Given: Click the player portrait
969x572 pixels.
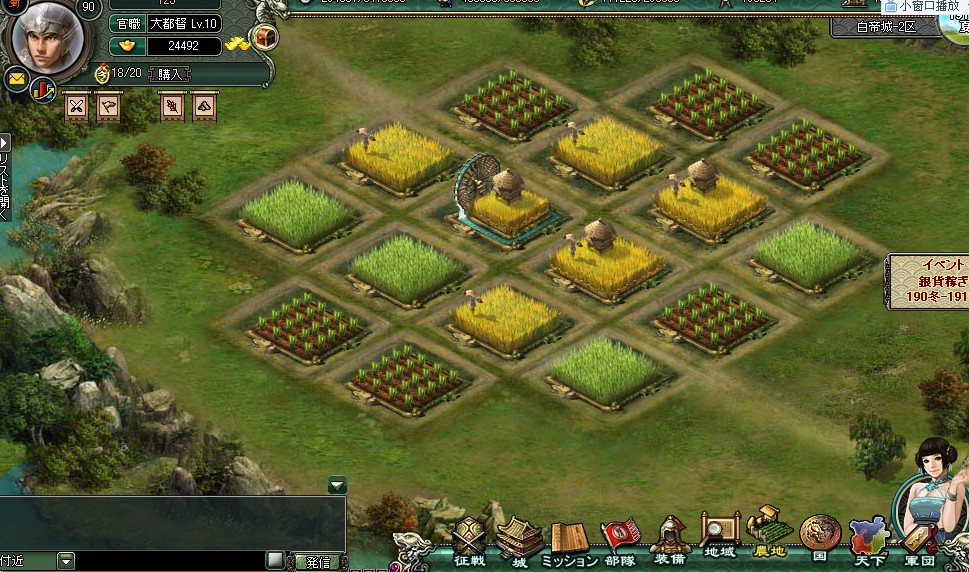Looking at the screenshot, I should coord(46,38).
